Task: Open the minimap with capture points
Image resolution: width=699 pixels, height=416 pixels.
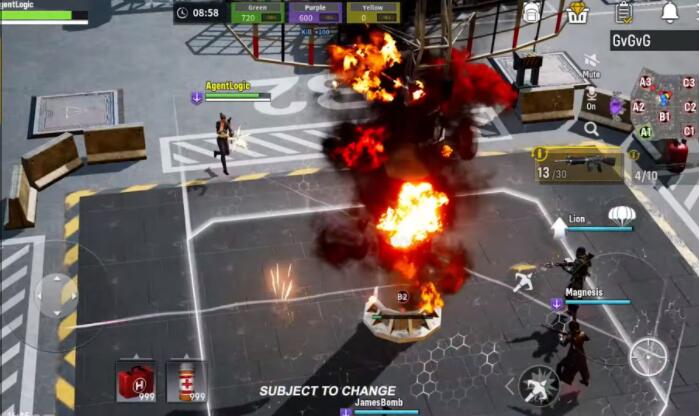Action: [x=661, y=105]
